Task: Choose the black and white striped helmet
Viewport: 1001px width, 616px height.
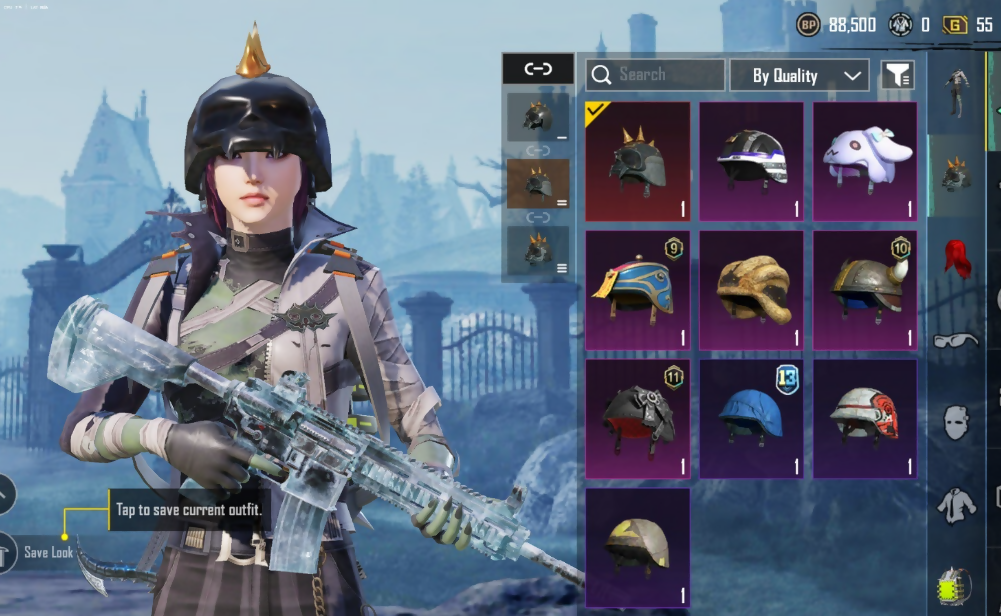Action: (751, 161)
